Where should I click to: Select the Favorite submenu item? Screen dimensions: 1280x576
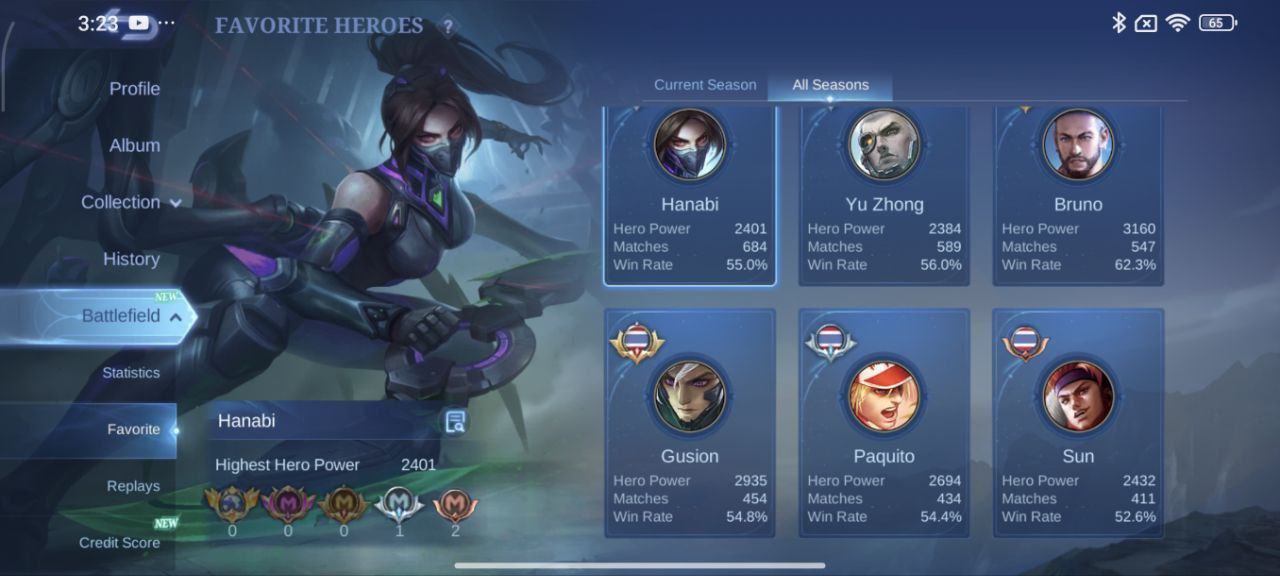point(133,430)
